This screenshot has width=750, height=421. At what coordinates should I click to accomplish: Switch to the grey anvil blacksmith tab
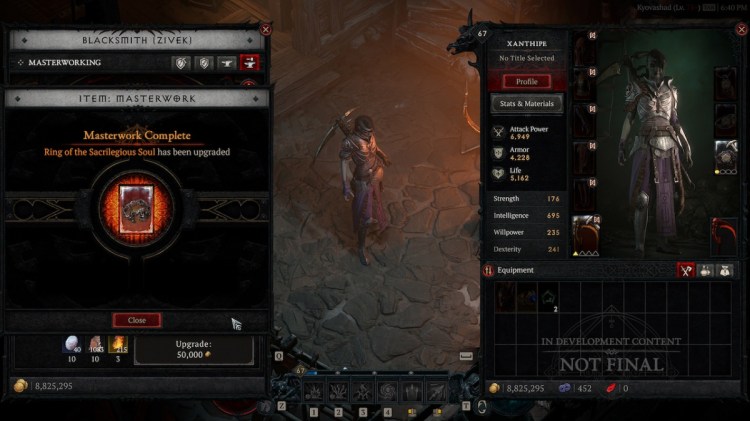point(227,62)
